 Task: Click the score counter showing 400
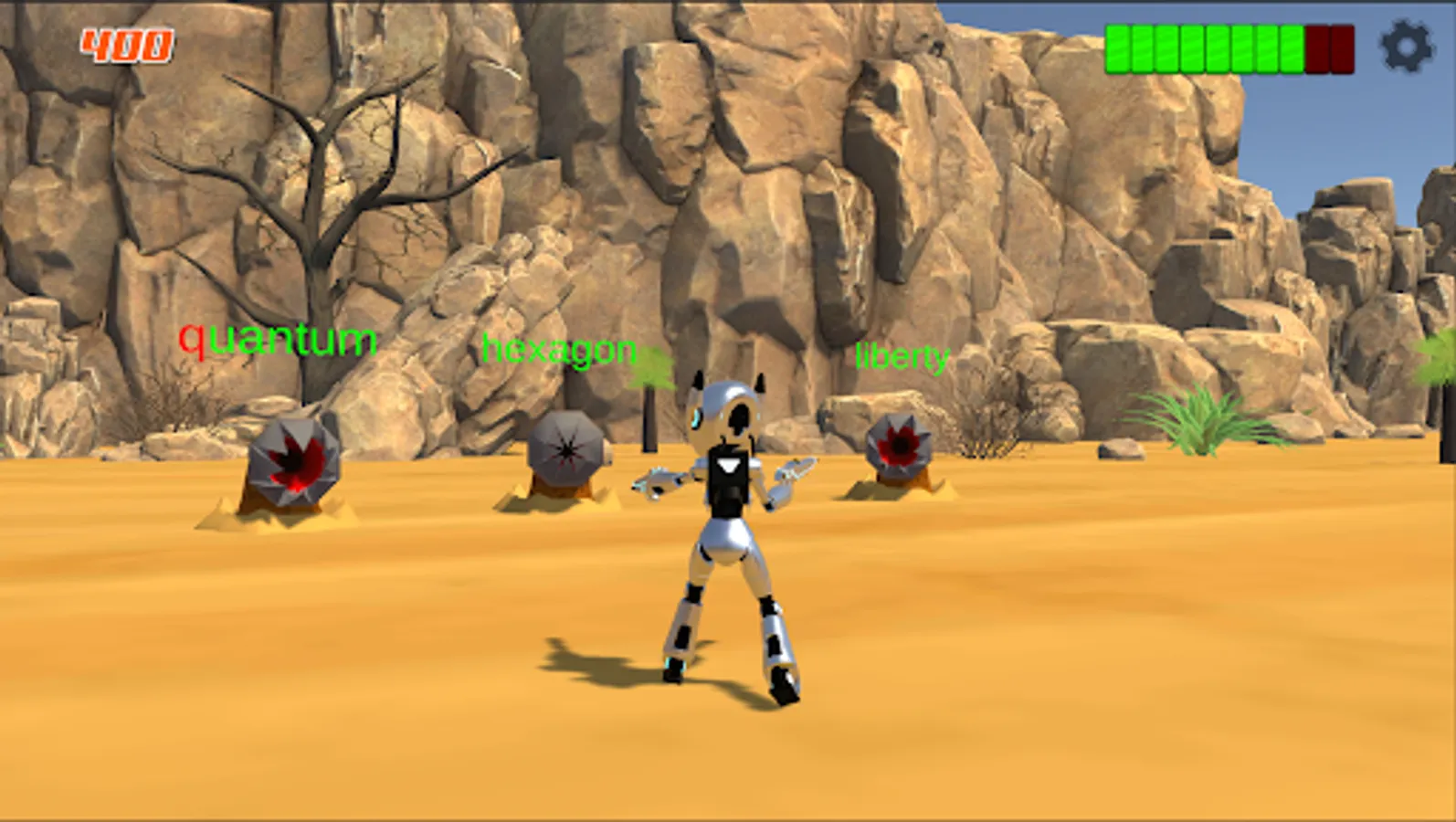(x=126, y=42)
